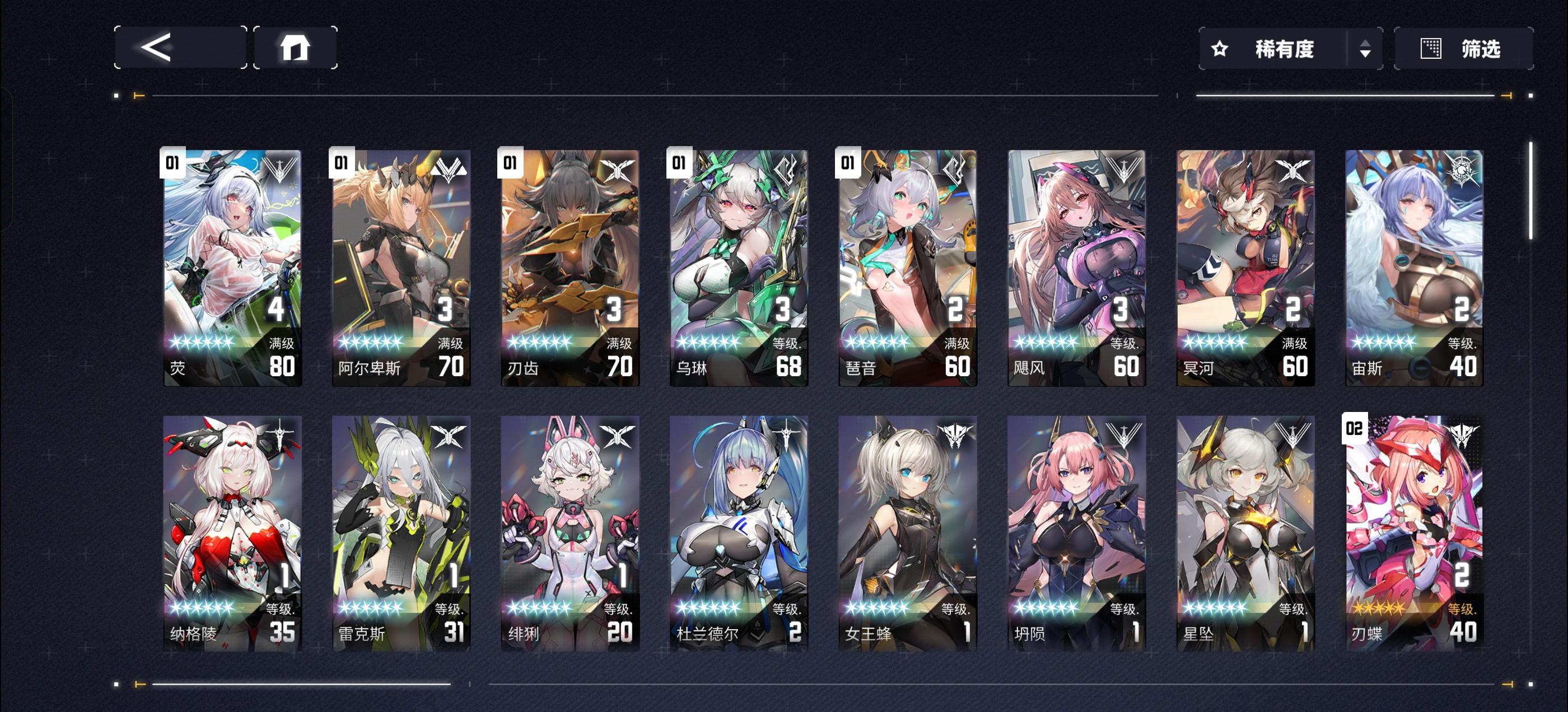Click the down arrow of the sort toggle
Viewport: 1568px width, 712px height.
tap(1366, 55)
